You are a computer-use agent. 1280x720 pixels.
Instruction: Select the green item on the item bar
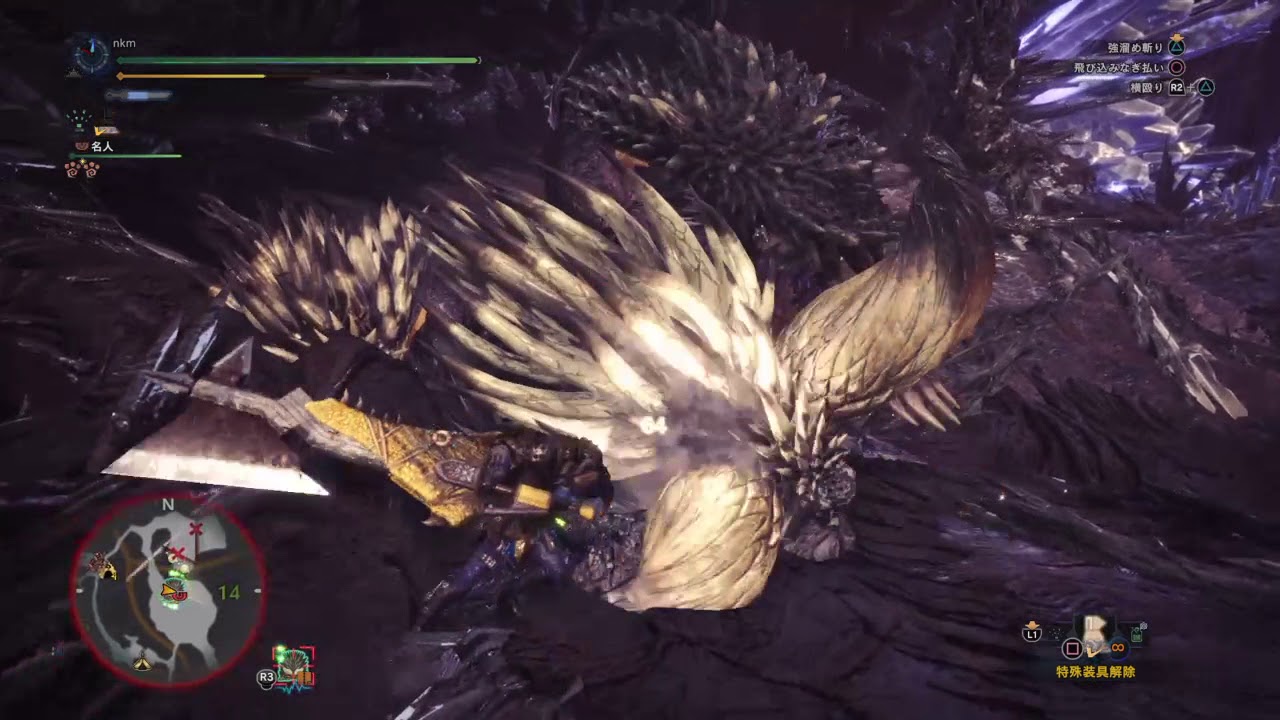[x=1137, y=633]
